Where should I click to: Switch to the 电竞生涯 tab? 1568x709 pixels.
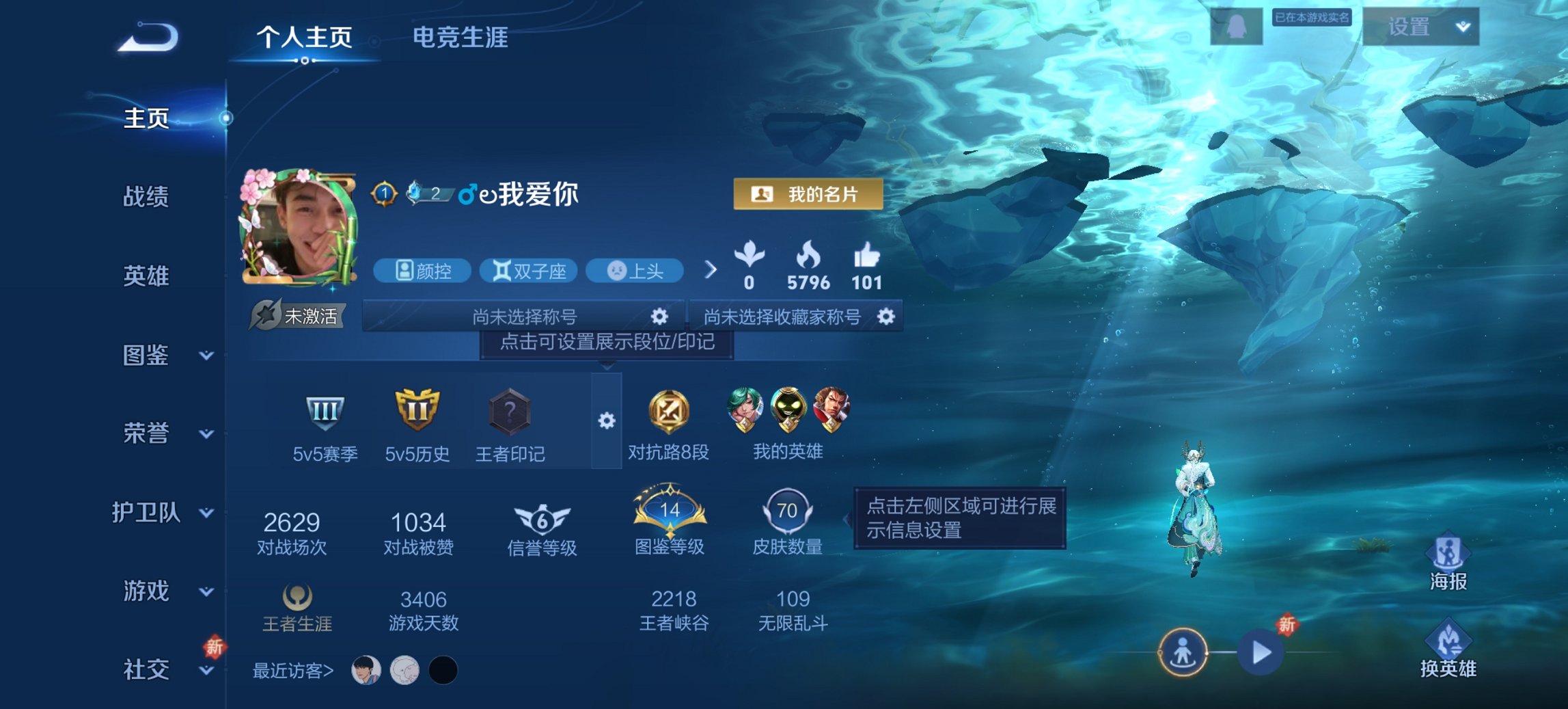click(458, 39)
